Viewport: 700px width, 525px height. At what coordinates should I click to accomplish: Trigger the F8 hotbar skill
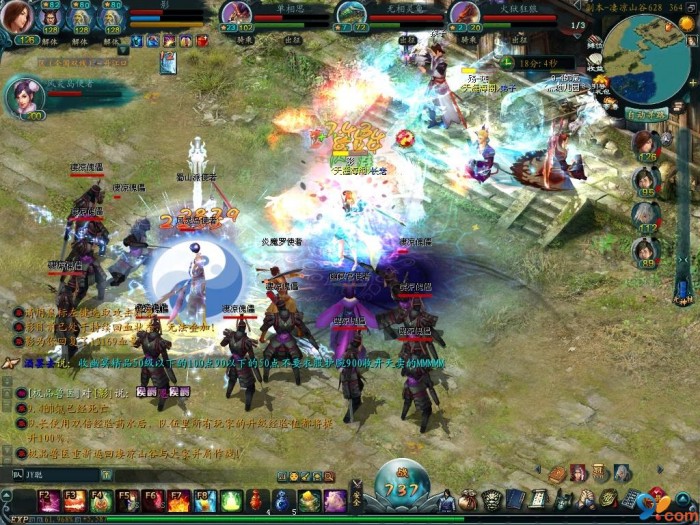click(x=204, y=499)
